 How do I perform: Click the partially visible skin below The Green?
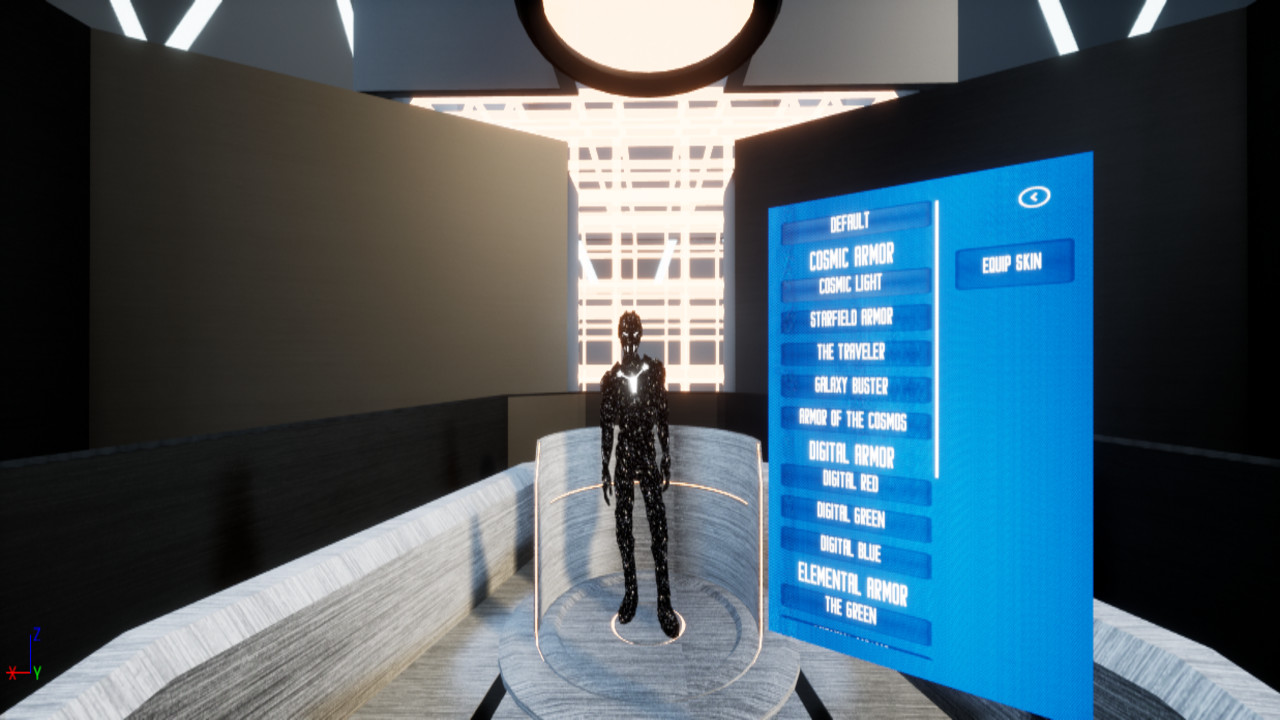click(x=858, y=630)
